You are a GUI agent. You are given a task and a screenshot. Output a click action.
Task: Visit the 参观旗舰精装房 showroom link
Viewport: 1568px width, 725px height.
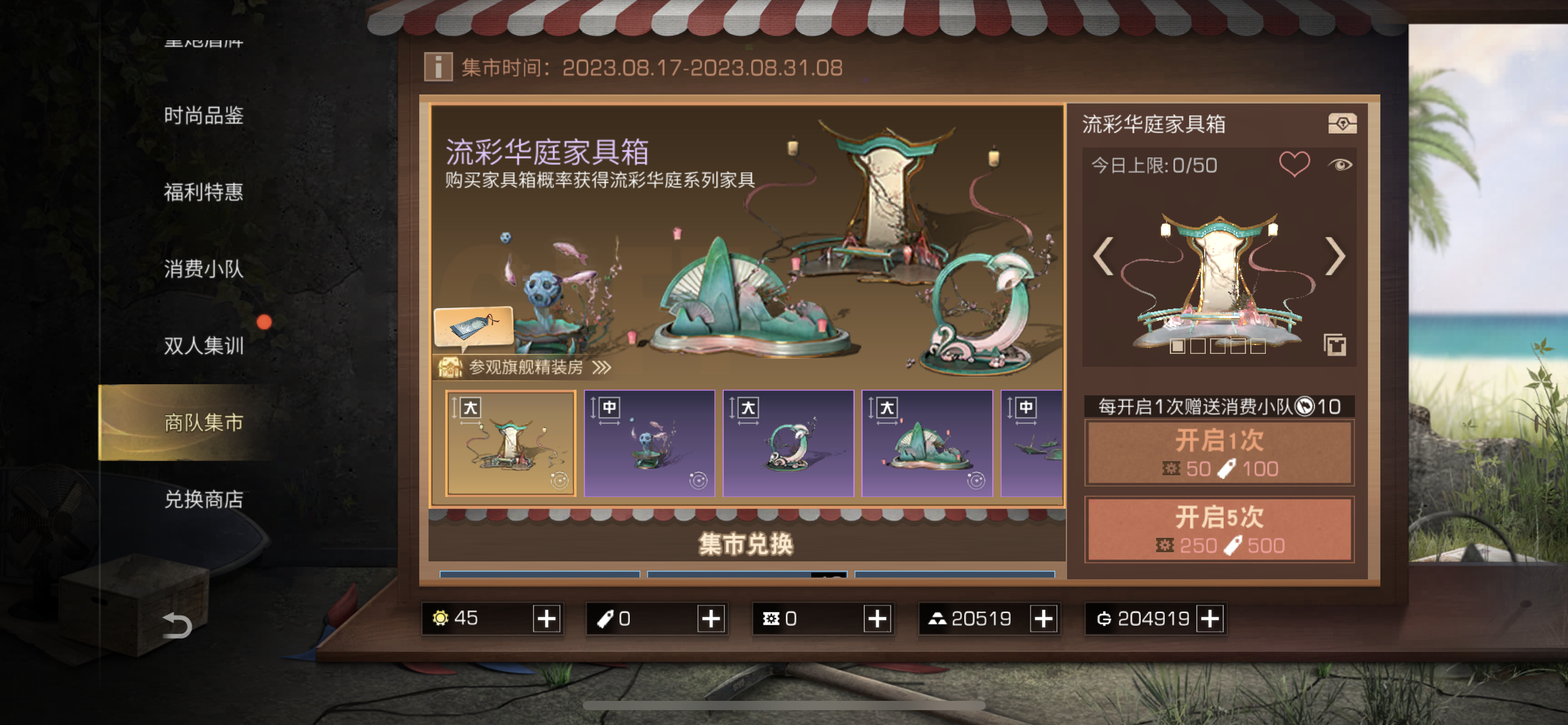click(x=526, y=367)
